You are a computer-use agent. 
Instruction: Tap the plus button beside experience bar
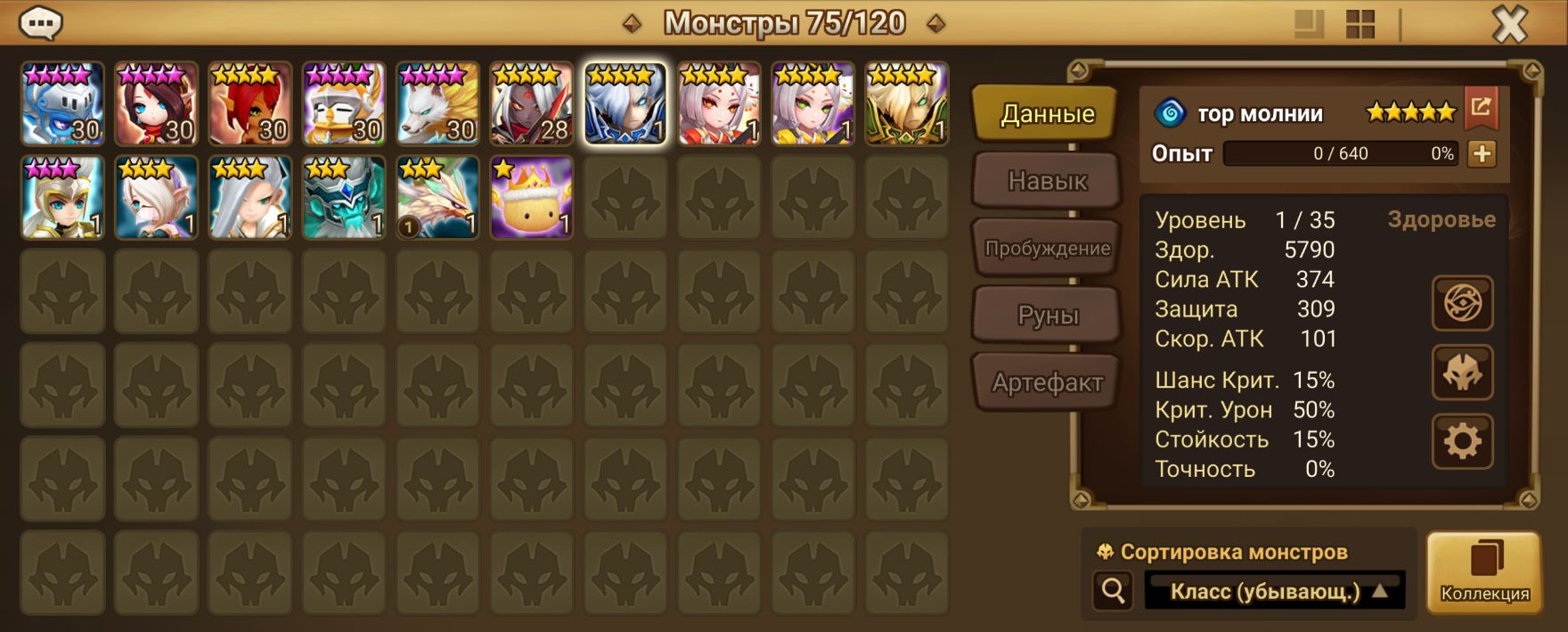pyautogui.click(x=1482, y=153)
